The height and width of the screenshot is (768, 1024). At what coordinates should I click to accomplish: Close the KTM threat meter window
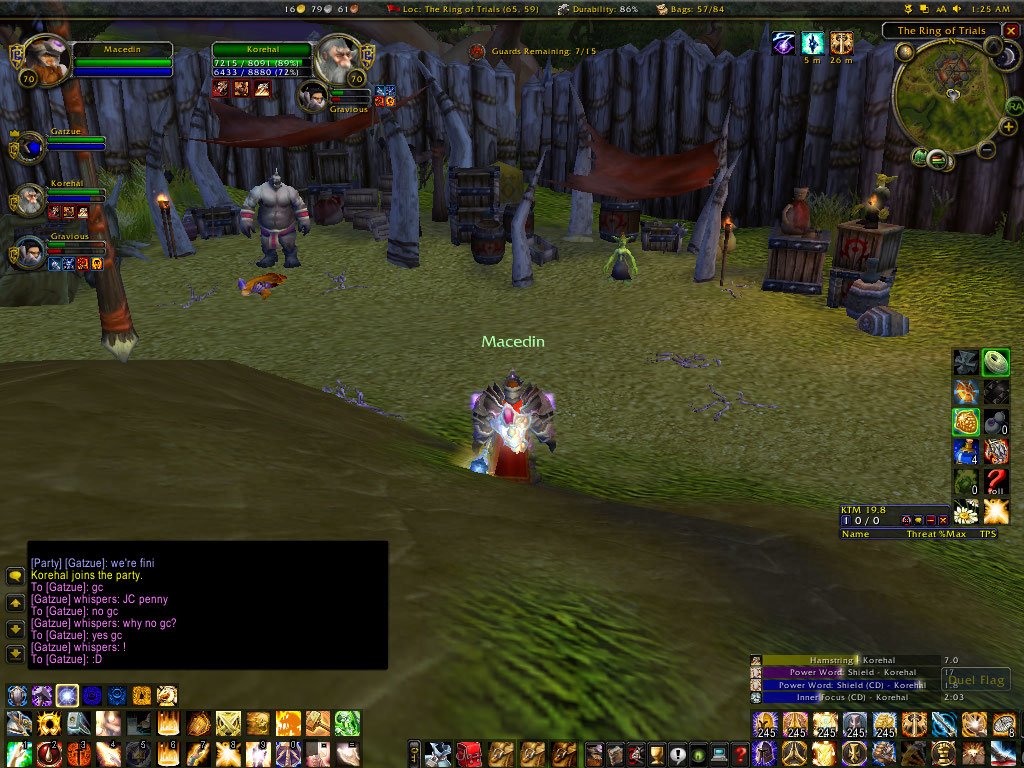(x=943, y=521)
